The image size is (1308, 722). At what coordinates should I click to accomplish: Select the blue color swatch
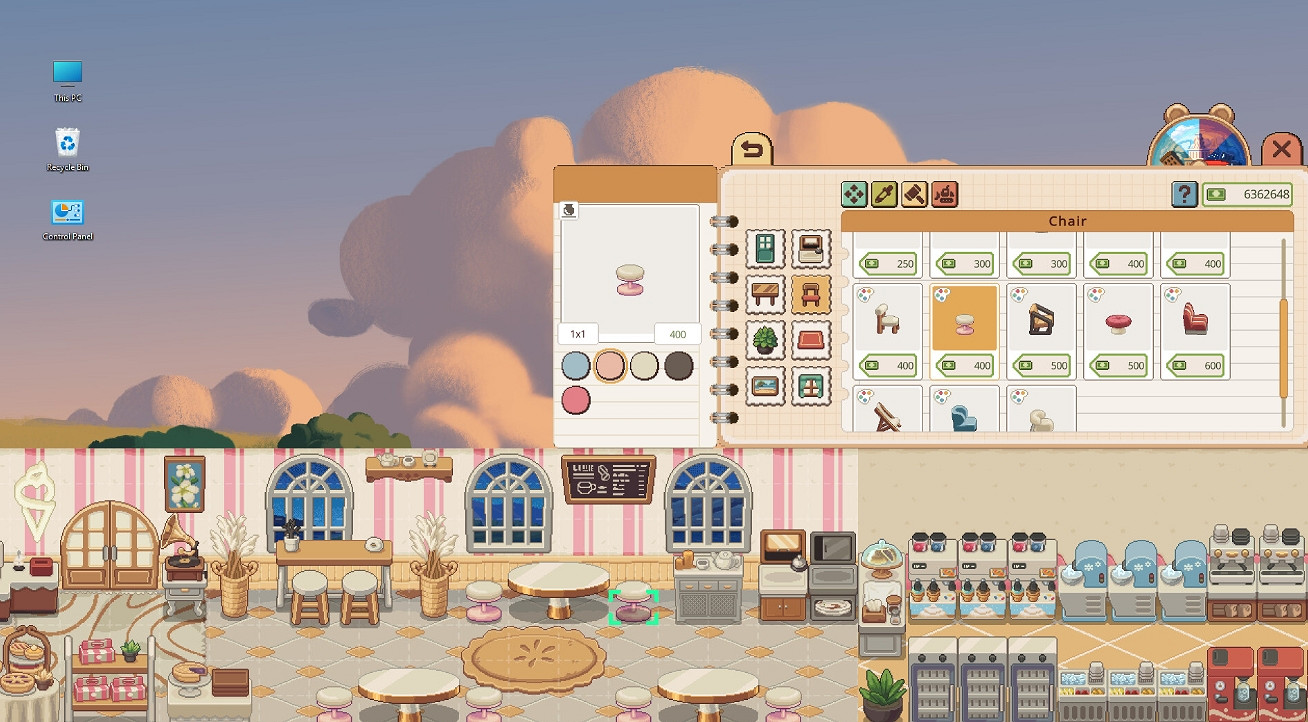pyautogui.click(x=576, y=367)
